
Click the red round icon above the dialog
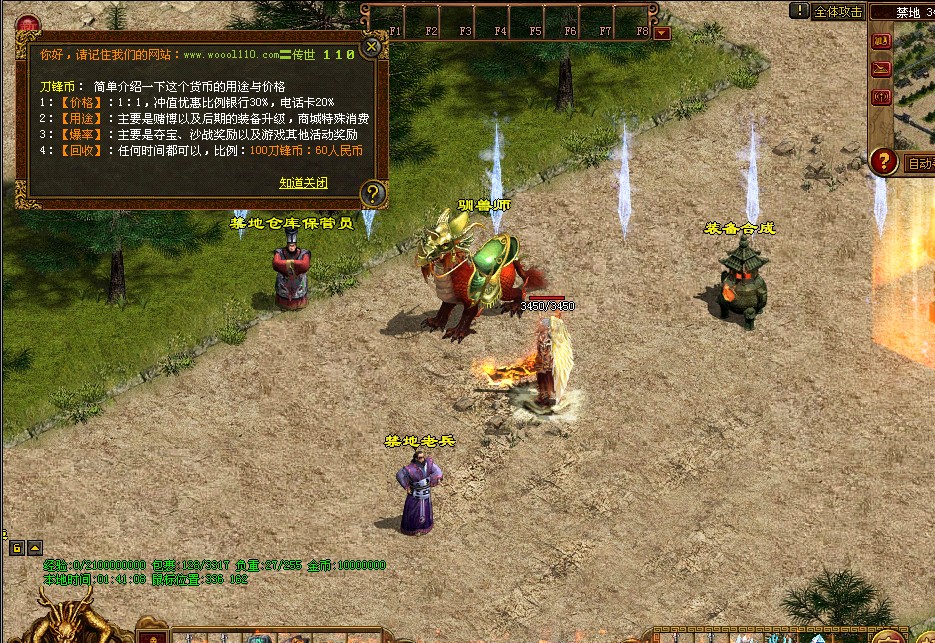28,24
